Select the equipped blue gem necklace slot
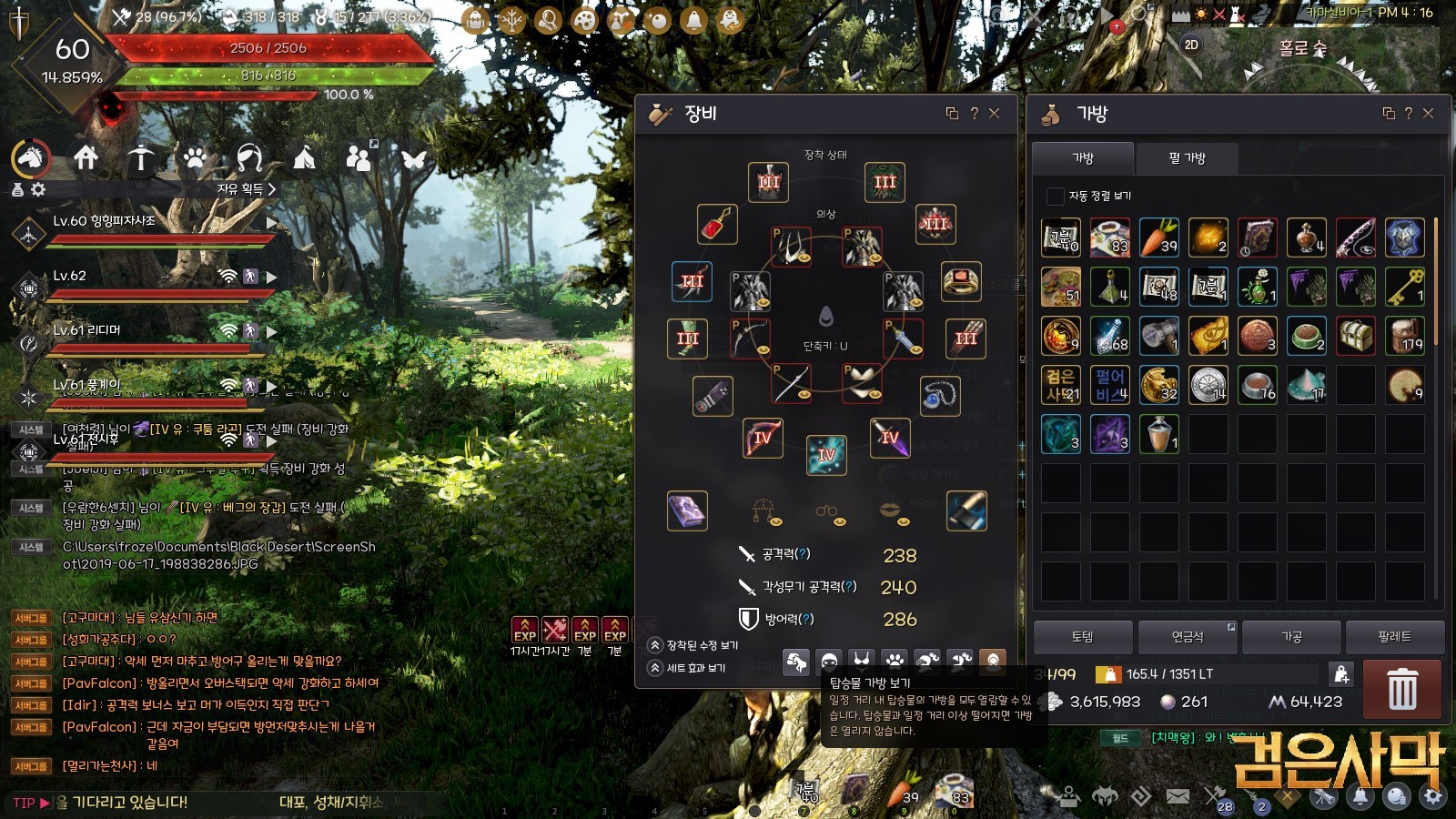Image resolution: width=1456 pixels, height=819 pixels. (x=940, y=396)
